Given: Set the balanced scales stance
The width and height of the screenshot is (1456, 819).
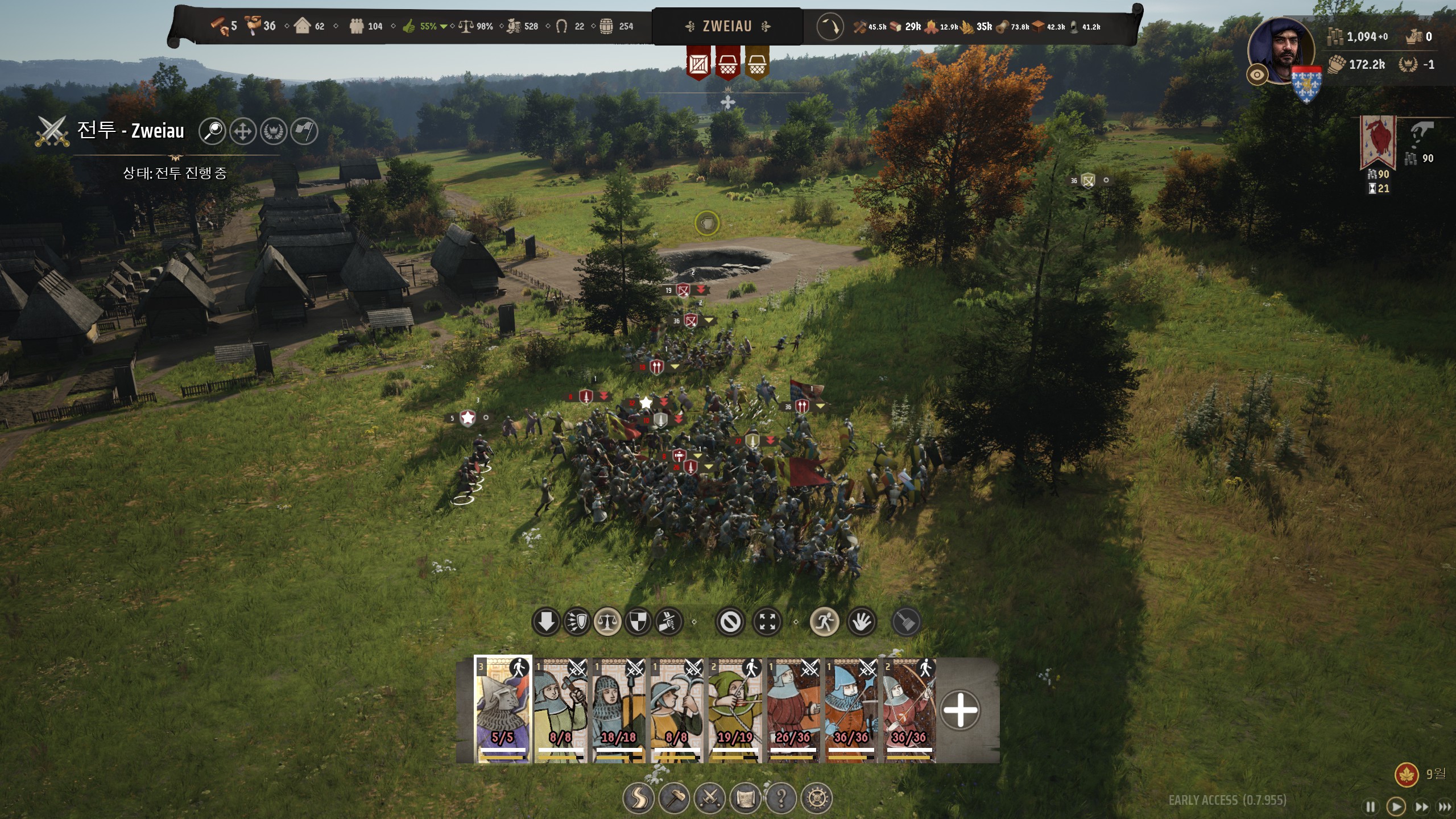Looking at the screenshot, I should (x=607, y=622).
